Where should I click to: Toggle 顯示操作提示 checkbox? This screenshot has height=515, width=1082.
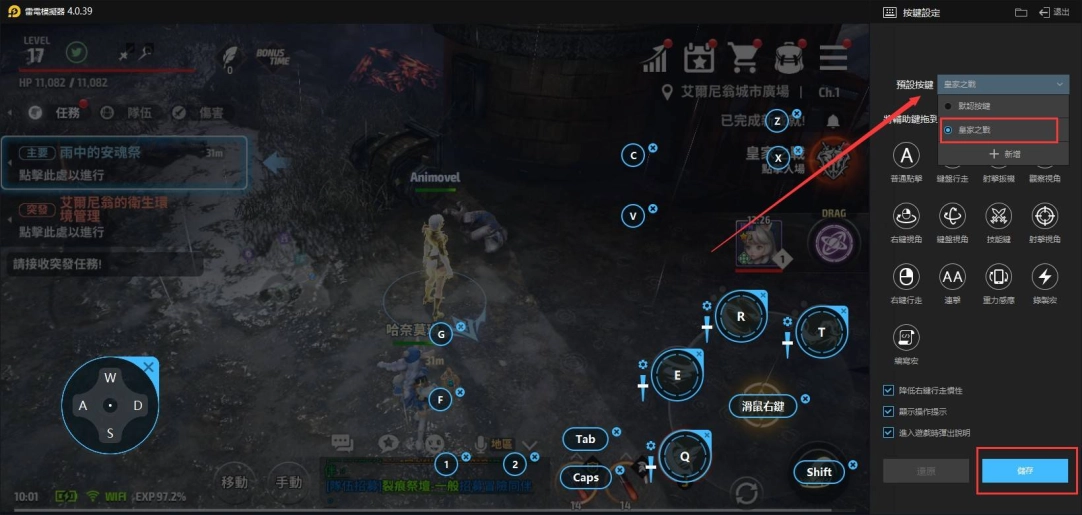(889, 411)
